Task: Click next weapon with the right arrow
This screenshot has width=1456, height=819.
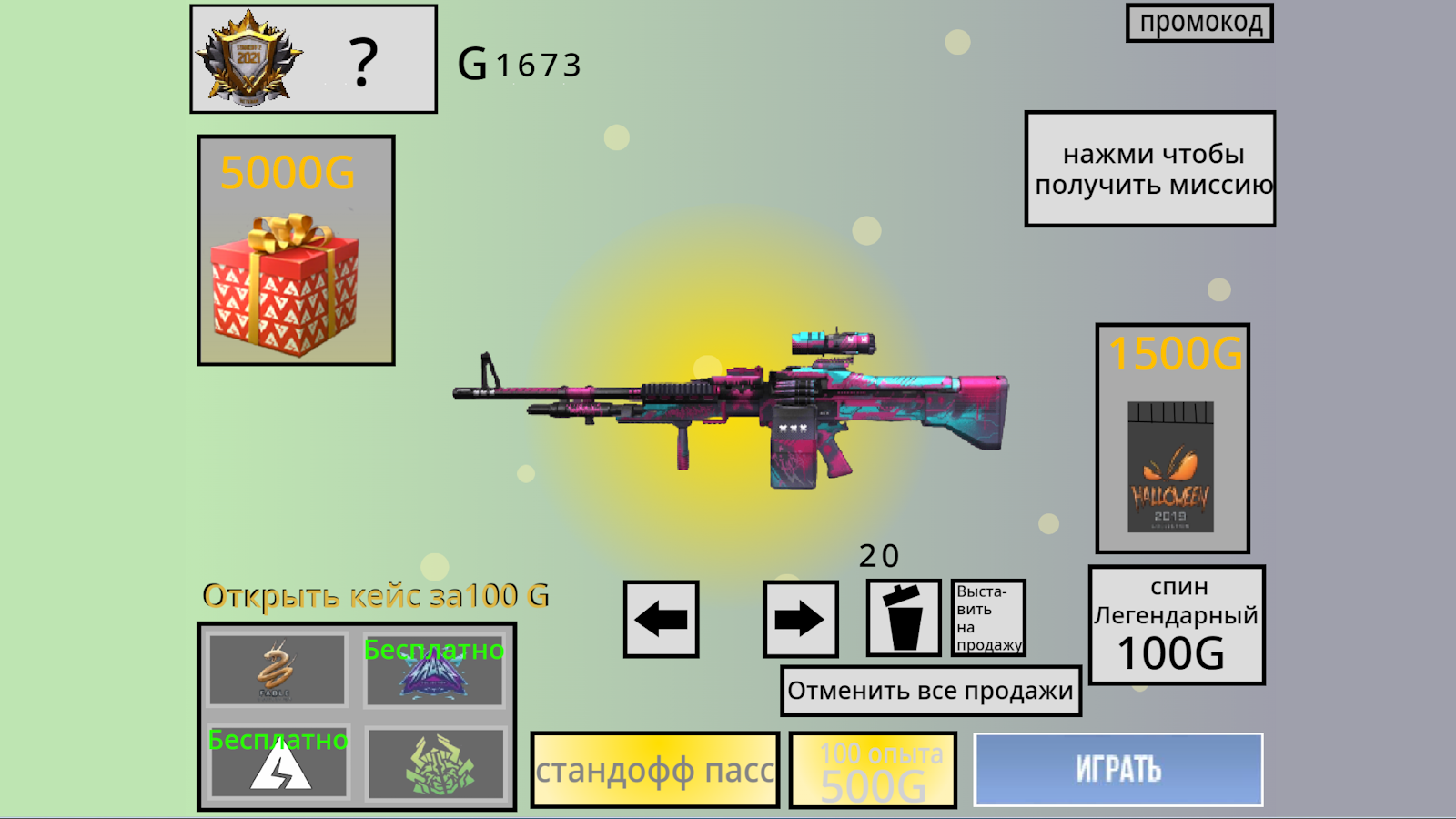Action: [x=800, y=619]
